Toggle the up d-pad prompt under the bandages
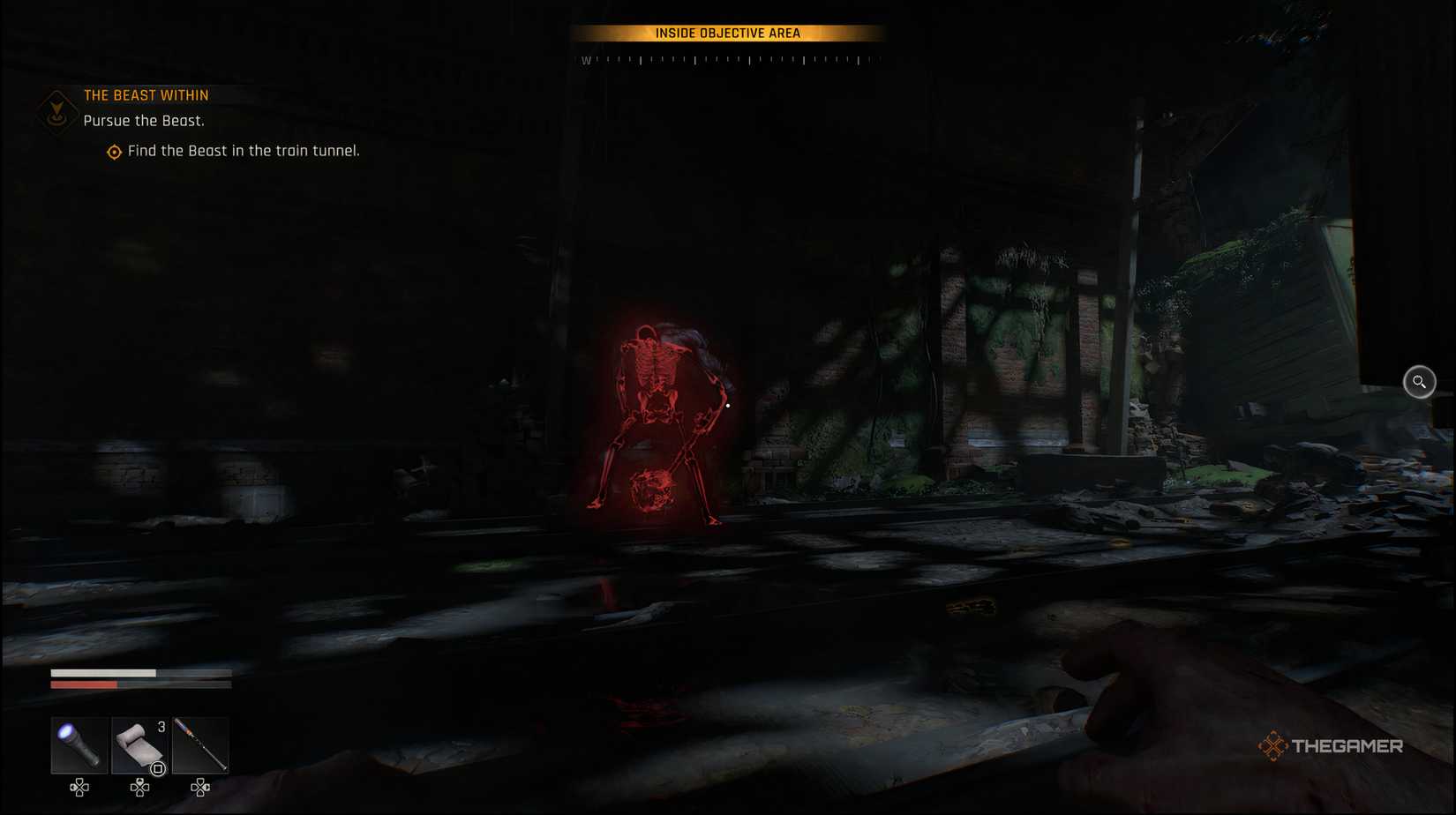 (139, 788)
